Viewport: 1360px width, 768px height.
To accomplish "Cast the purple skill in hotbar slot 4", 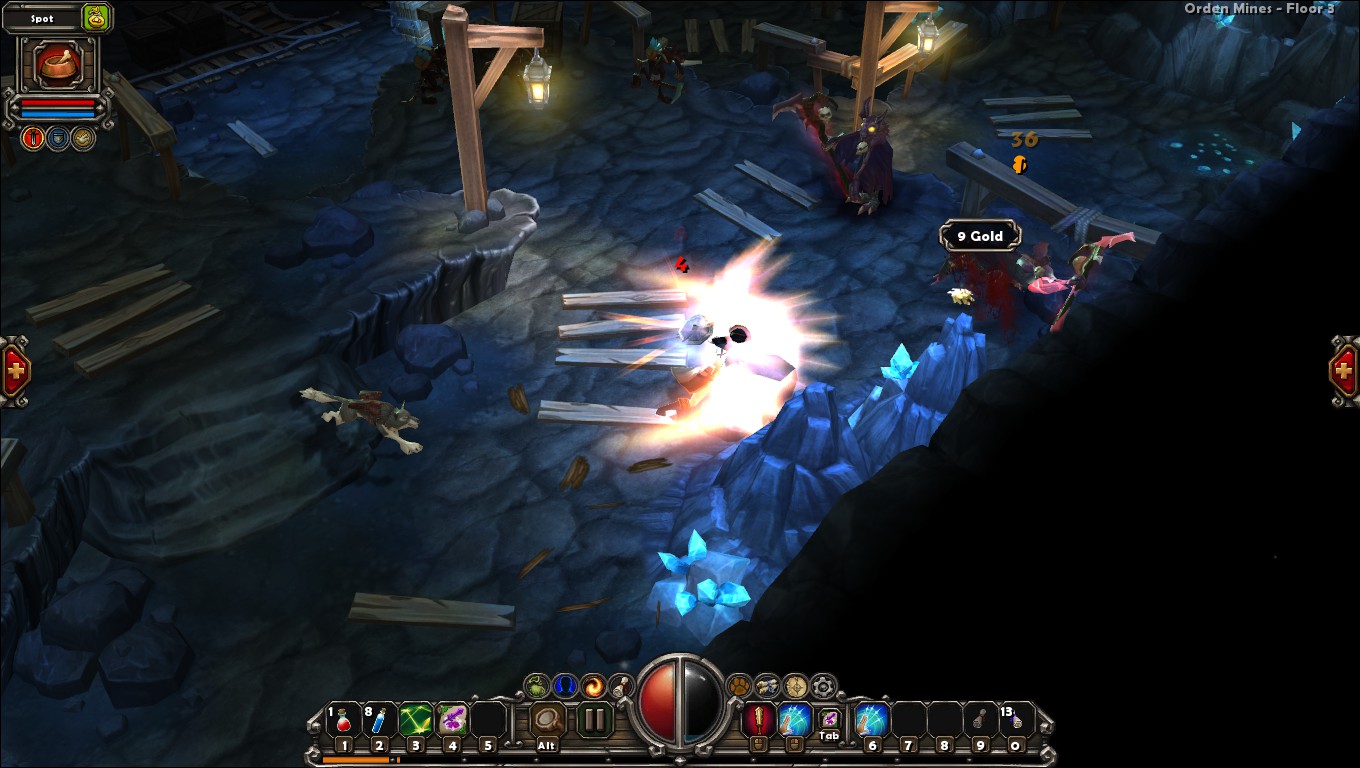I will coord(452,721).
